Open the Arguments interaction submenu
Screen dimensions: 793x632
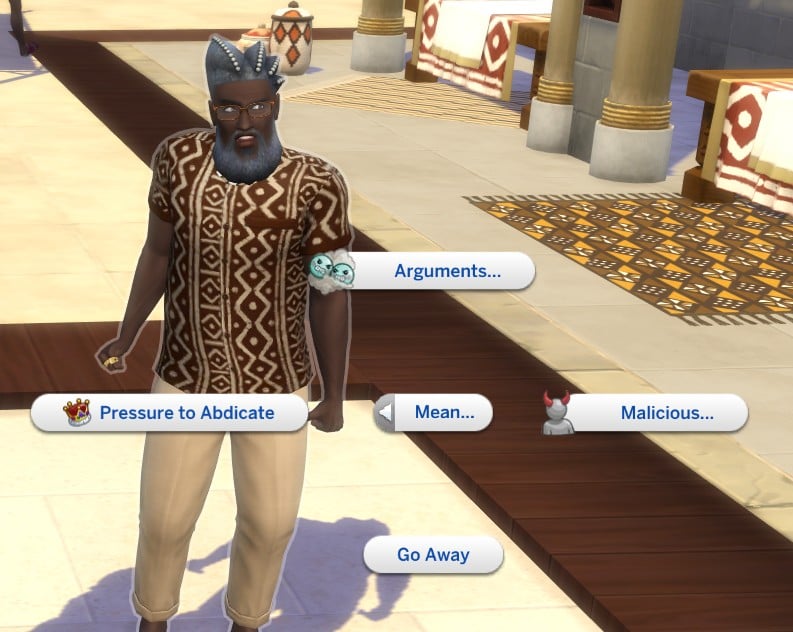pos(447,271)
